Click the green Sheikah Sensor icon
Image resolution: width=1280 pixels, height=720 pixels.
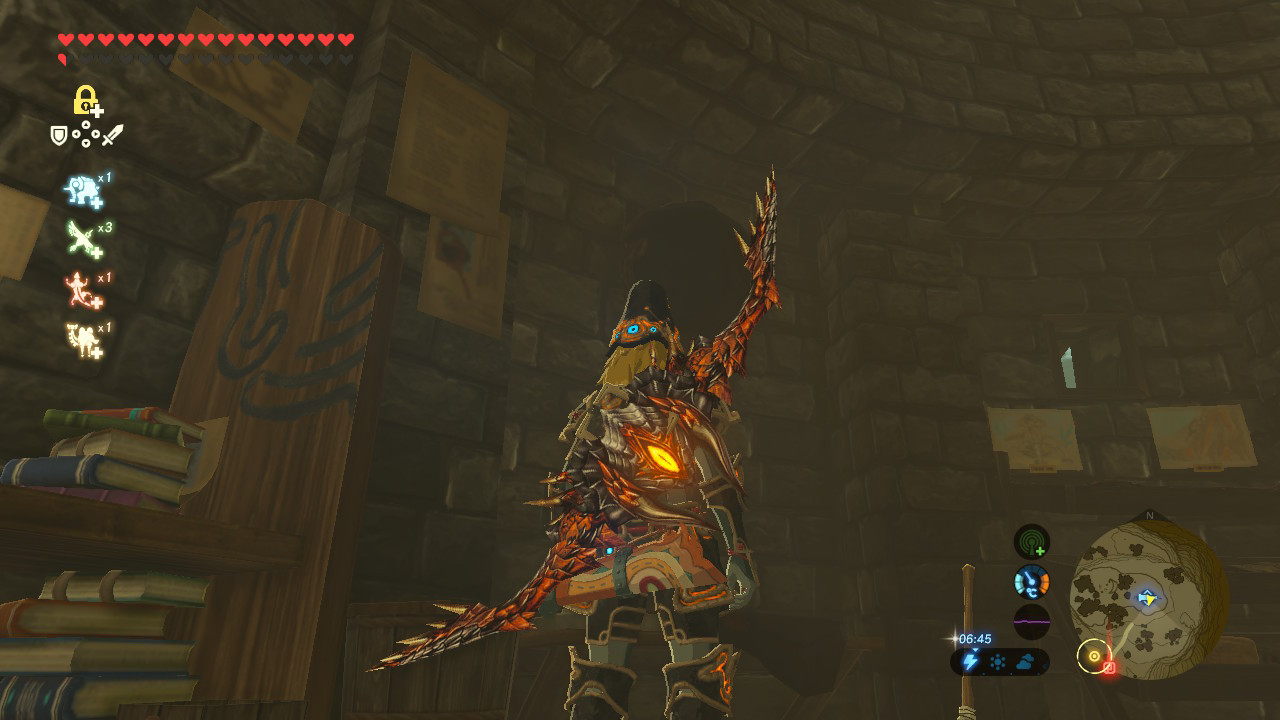click(1031, 542)
